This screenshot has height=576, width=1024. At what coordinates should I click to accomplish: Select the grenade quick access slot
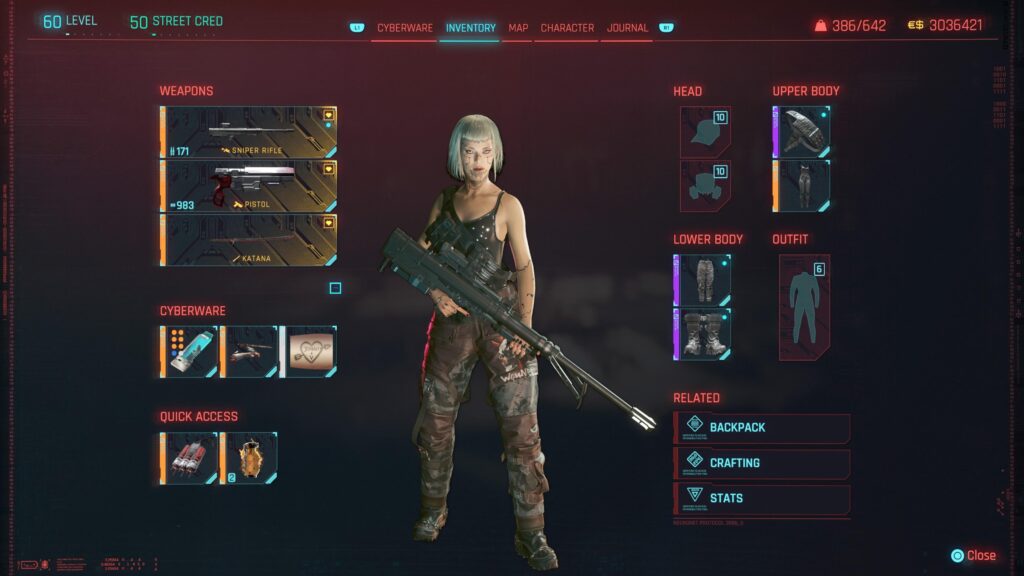click(x=249, y=457)
